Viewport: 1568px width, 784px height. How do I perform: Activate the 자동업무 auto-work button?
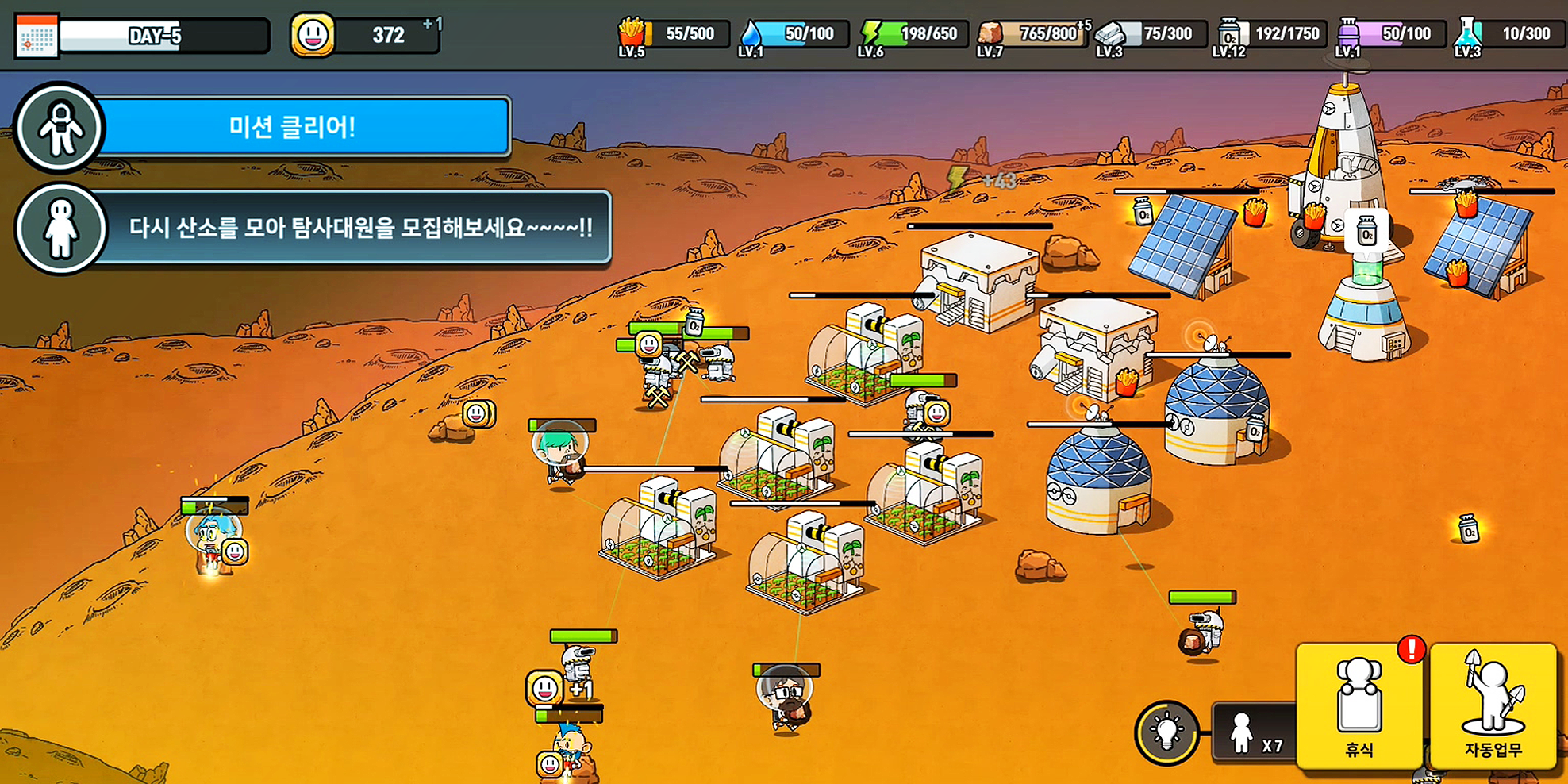click(x=1493, y=705)
